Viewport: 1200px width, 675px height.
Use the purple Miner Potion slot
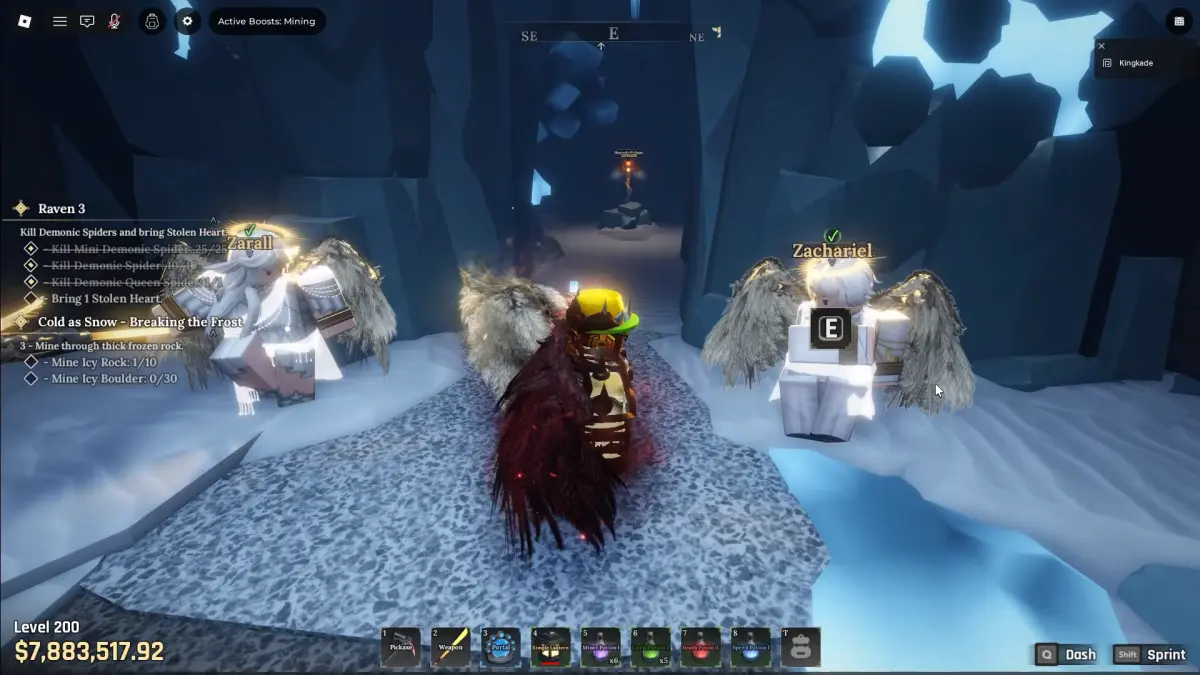pos(601,647)
